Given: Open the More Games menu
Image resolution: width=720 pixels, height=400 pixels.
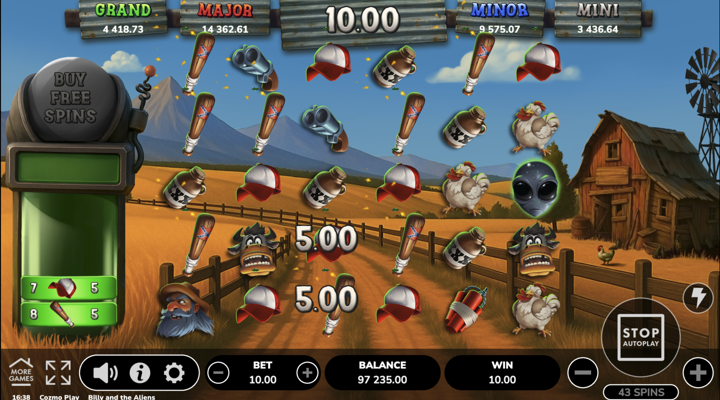Looking at the screenshot, I should 21,371.
